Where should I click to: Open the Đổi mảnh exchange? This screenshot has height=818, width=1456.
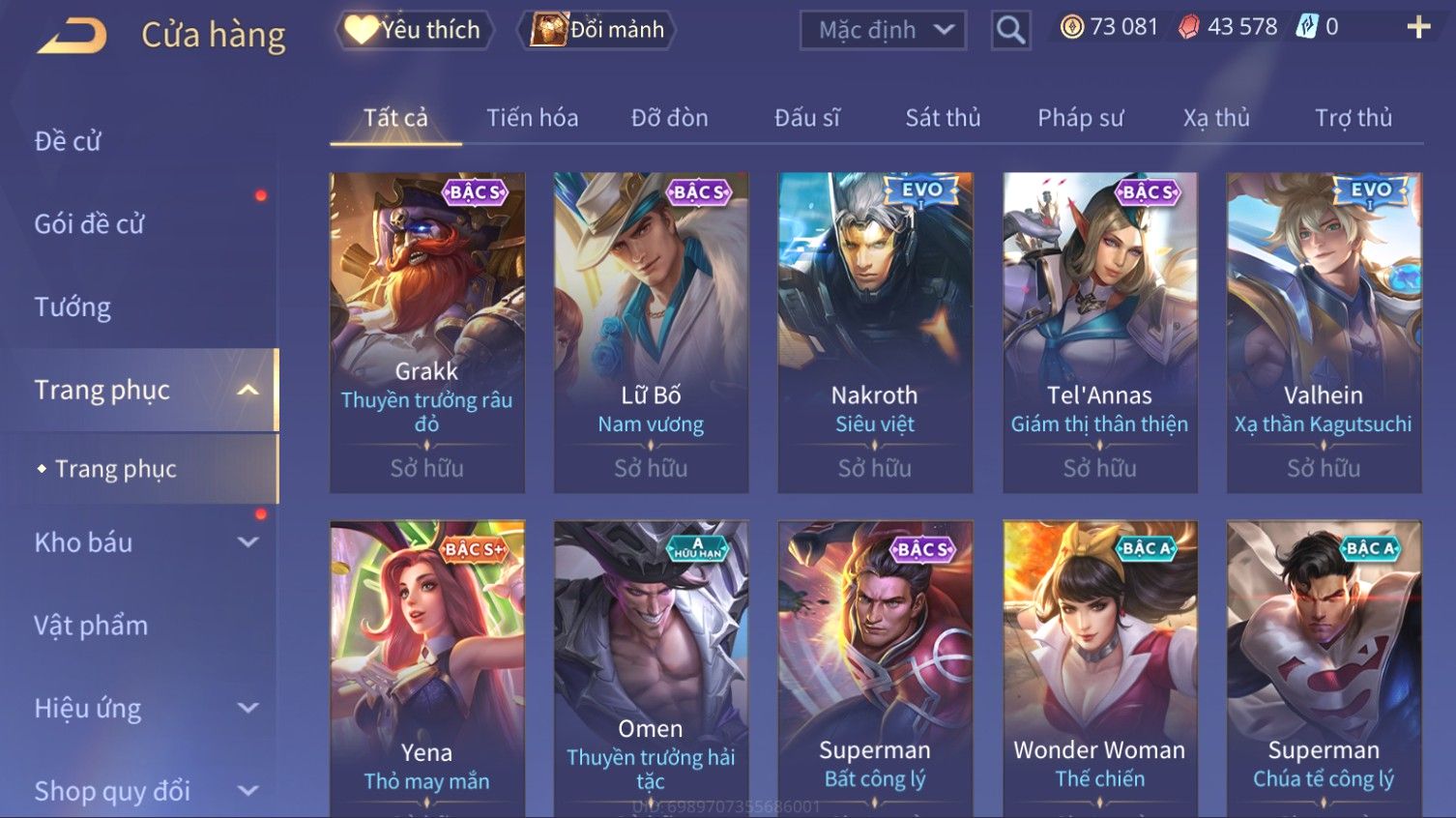point(598,30)
